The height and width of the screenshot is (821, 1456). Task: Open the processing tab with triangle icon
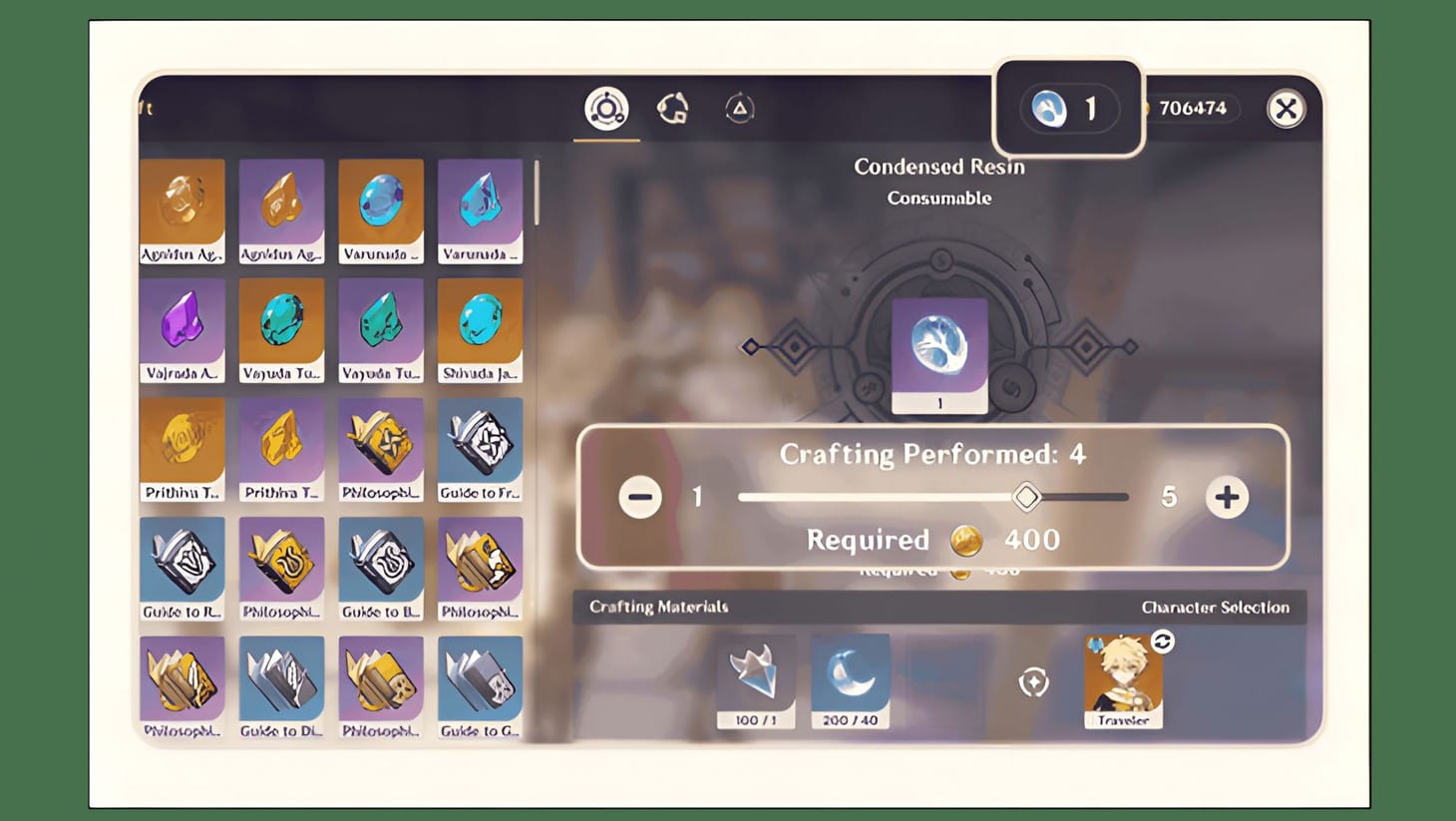739,108
